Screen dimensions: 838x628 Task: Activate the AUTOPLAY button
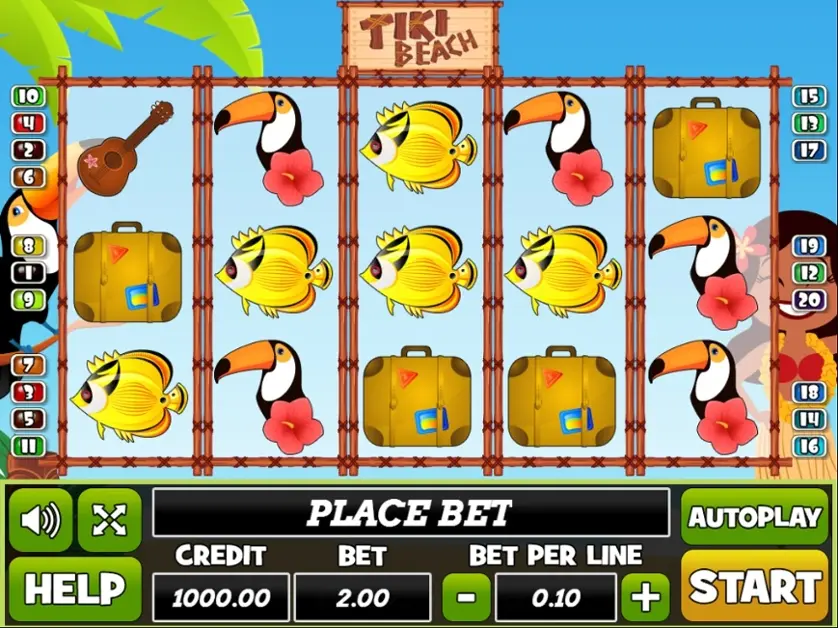point(755,517)
